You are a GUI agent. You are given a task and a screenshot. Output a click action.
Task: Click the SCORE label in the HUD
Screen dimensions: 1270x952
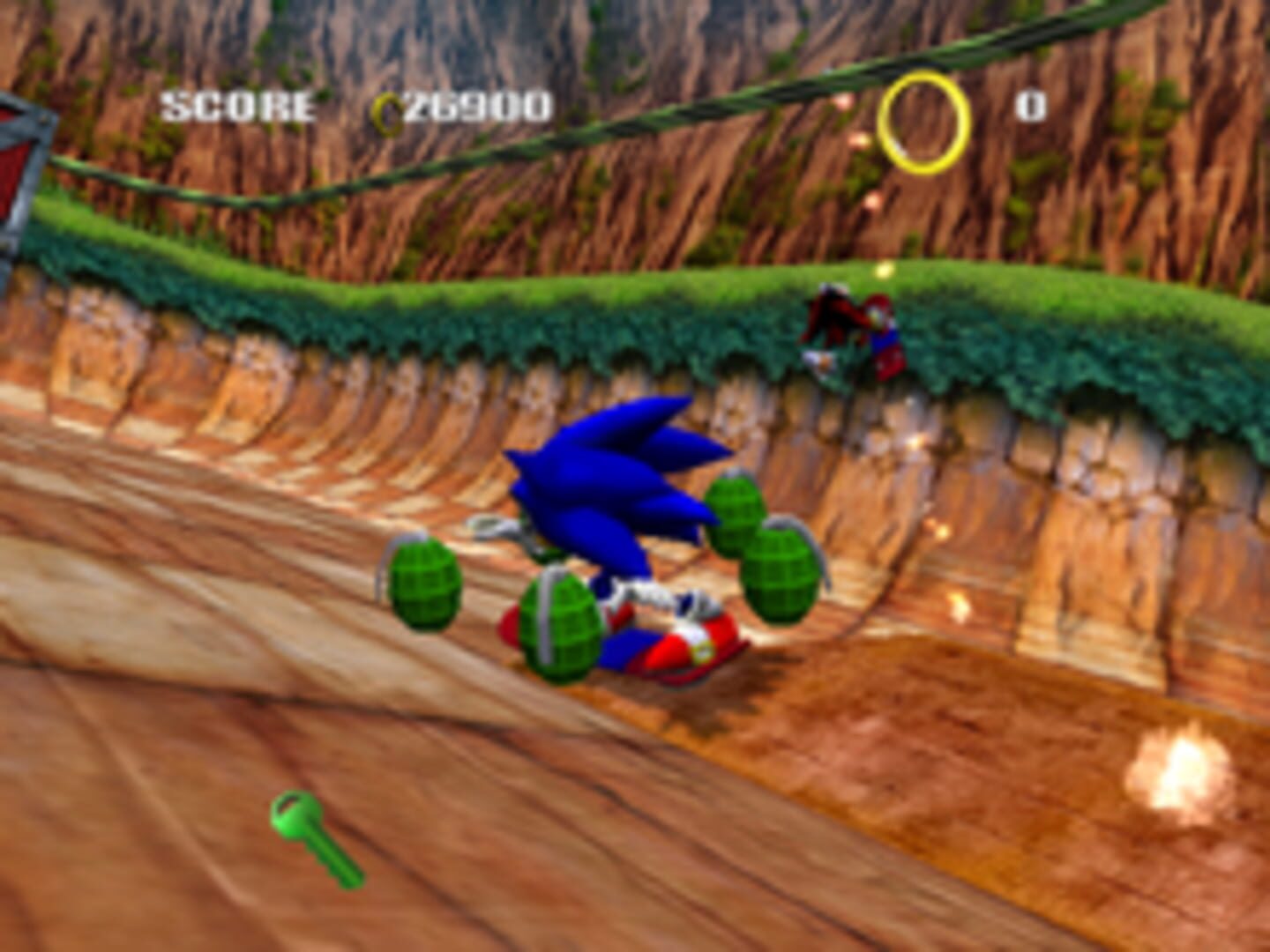236,106
